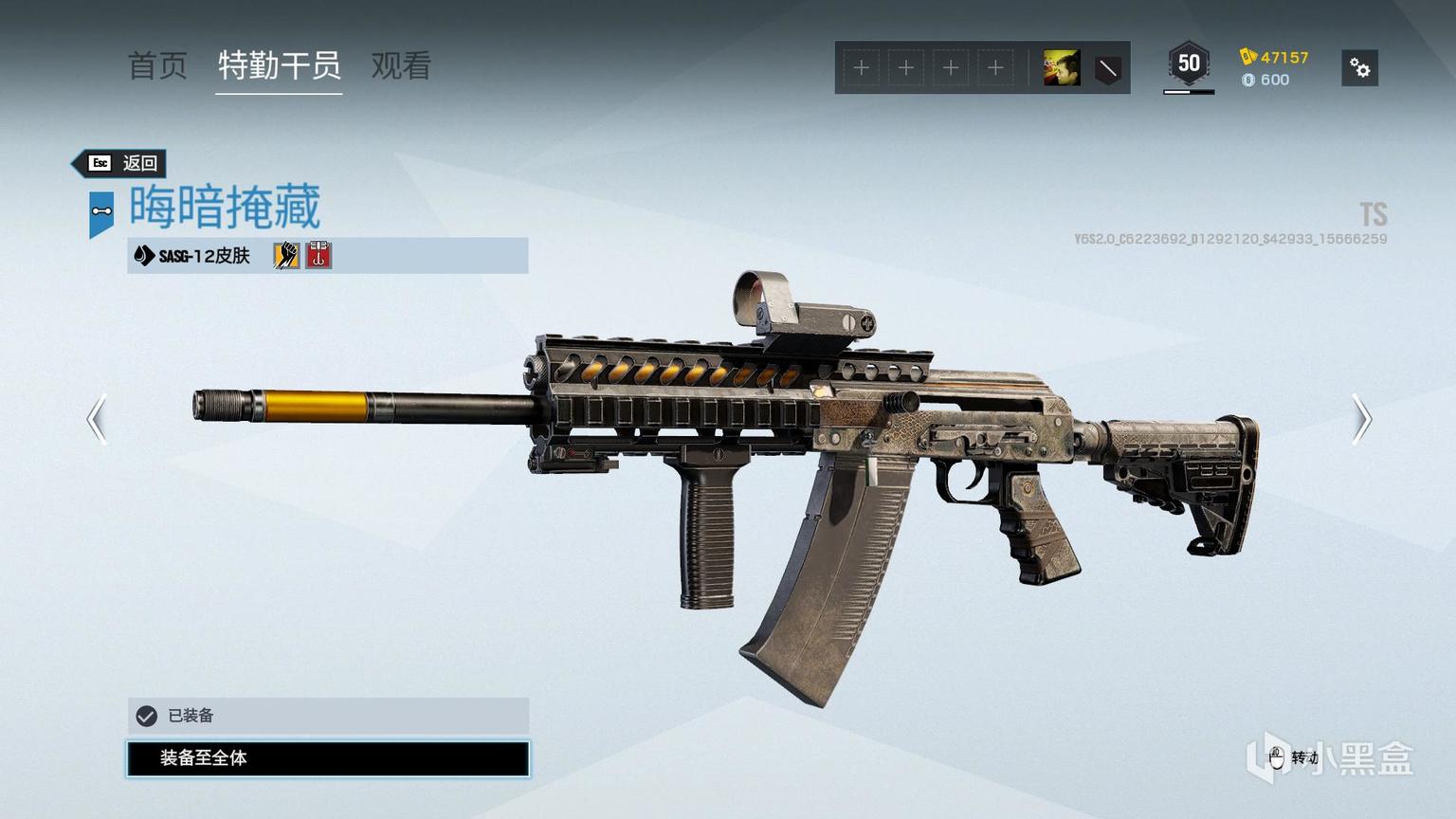This screenshot has height=819, width=1456.
Task: Click the black tag beside the avatar
Action: (x=1107, y=68)
